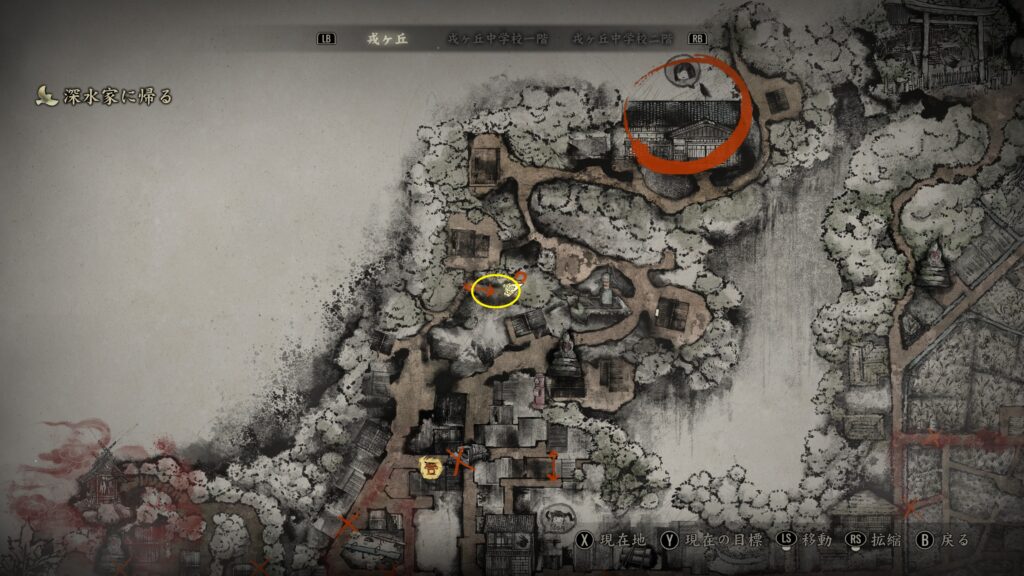Click the red X beside the shrine icon

(x=459, y=461)
